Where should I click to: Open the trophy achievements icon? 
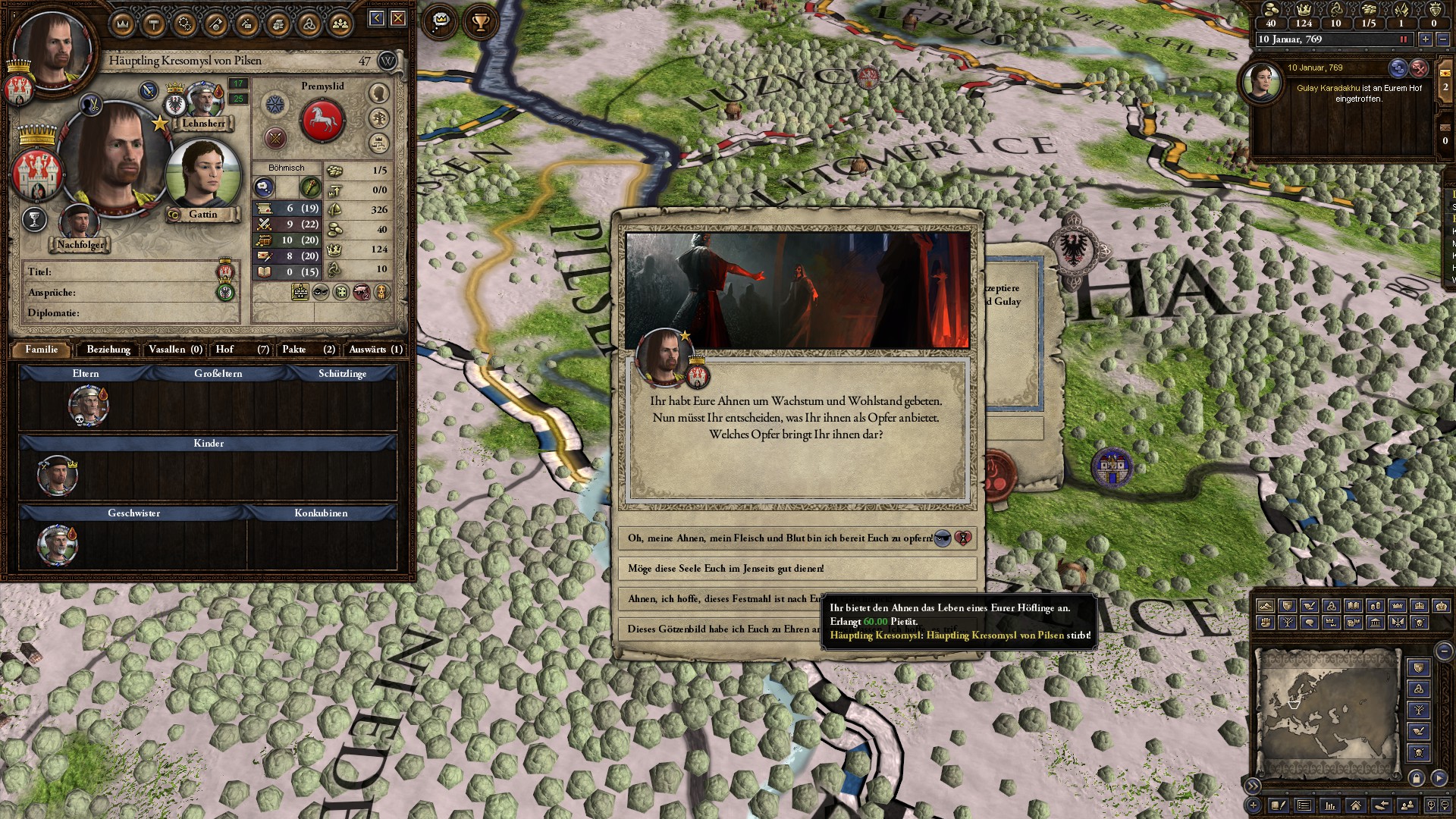point(480,23)
